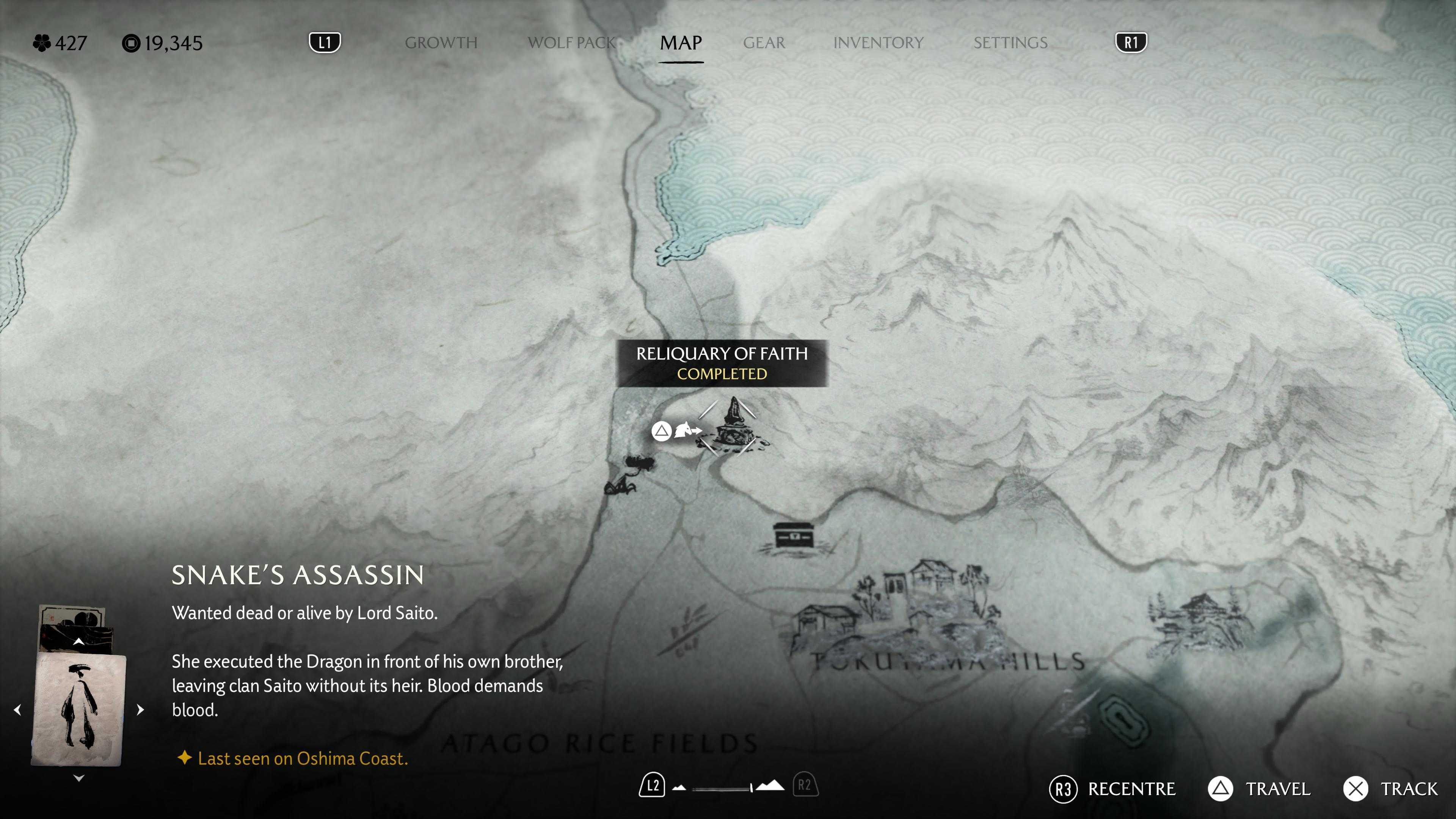This screenshot has width=1456, height=819.
Task: Cycle up through the card stack
Action: (78, 642)
